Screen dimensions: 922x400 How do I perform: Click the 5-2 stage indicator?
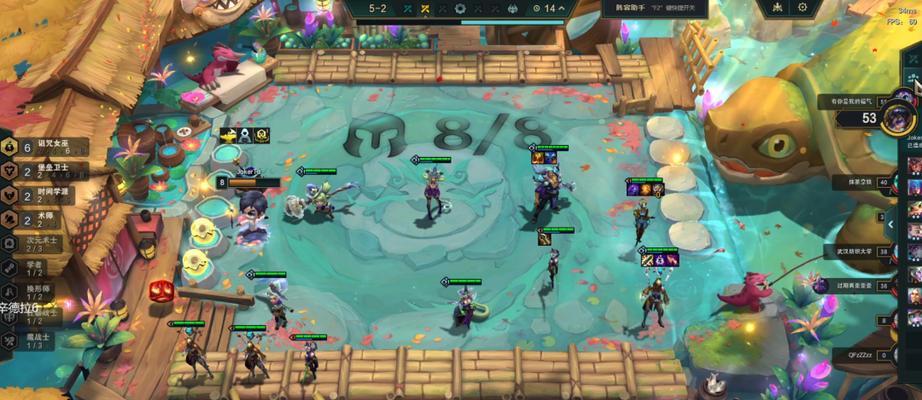click(x=378, y=9)
